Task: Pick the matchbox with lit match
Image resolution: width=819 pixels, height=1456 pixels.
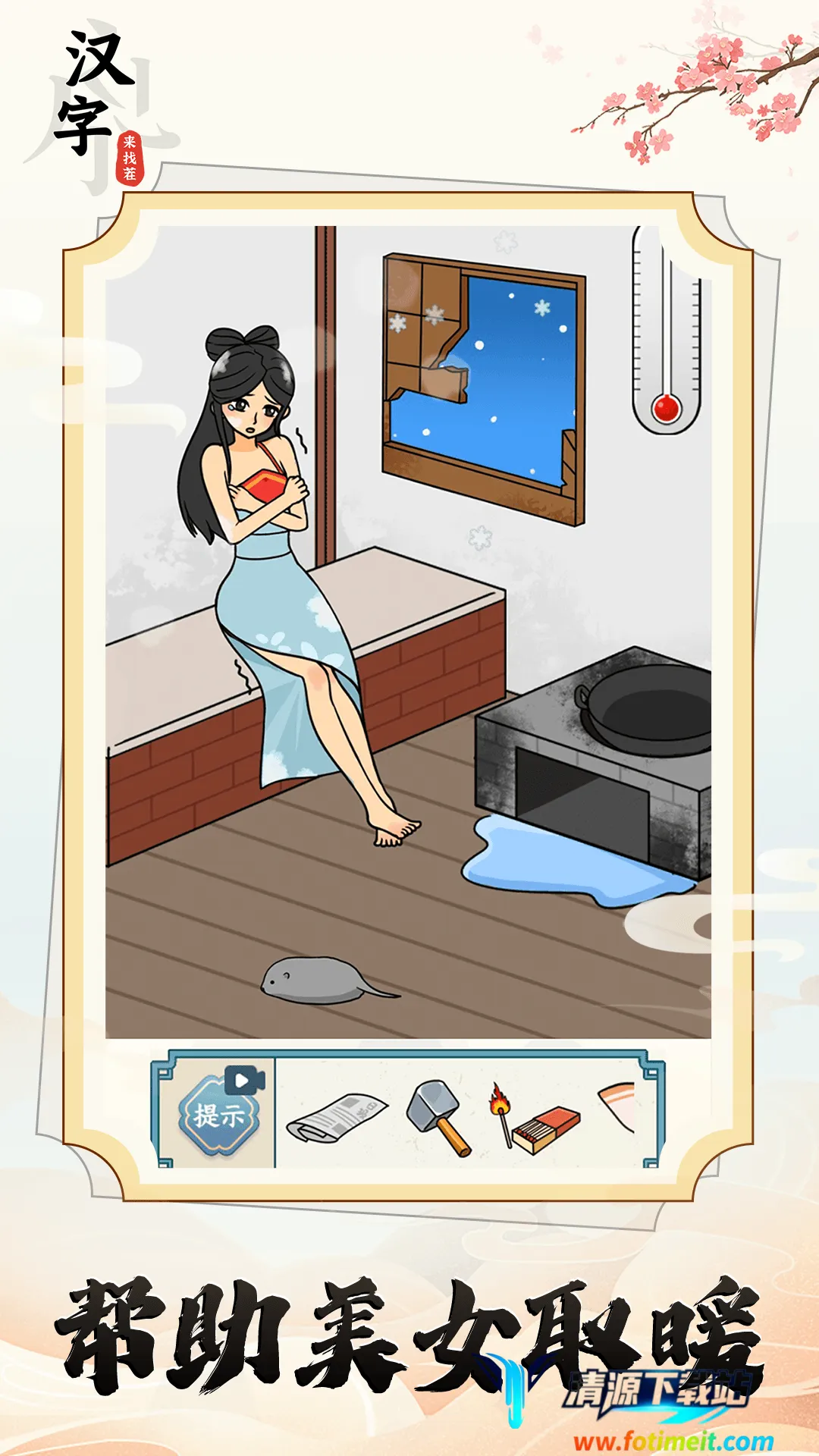Action: (x=534, y=1118)
